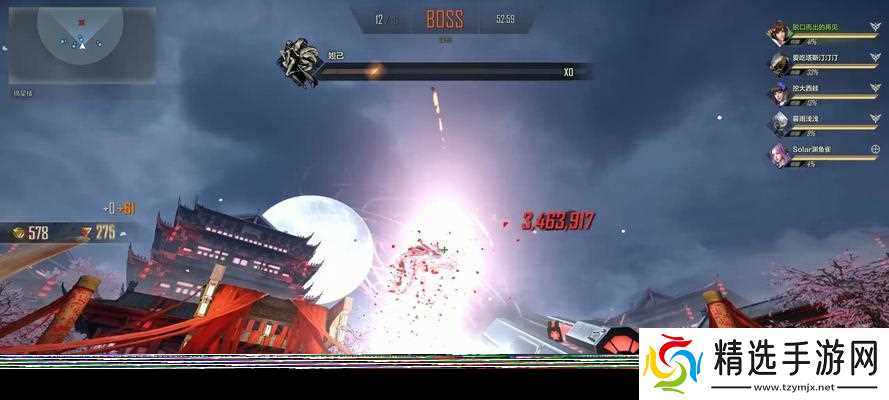This screenshot has width=889, height=400.
Task: Open the minimap in the corner
Action: pyautogui.click(x=82, y=46)
